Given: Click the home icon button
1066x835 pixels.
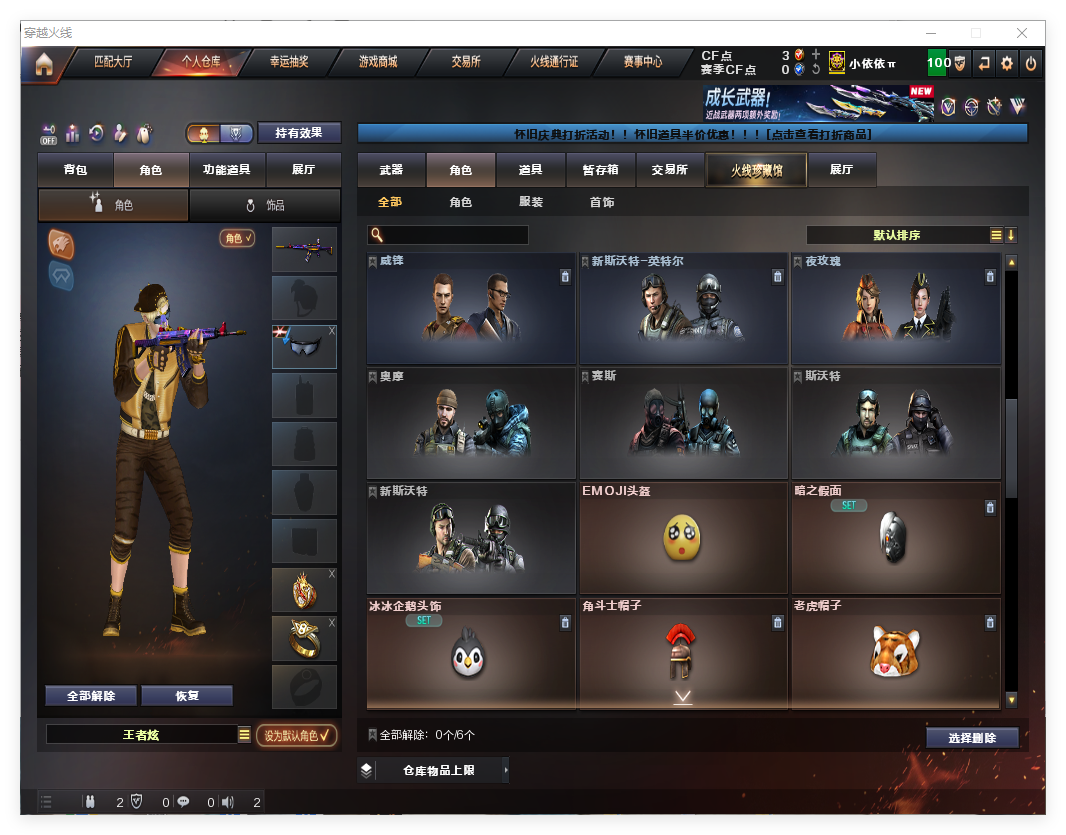Looking at the screenshot, I should [x=43, y=65].
